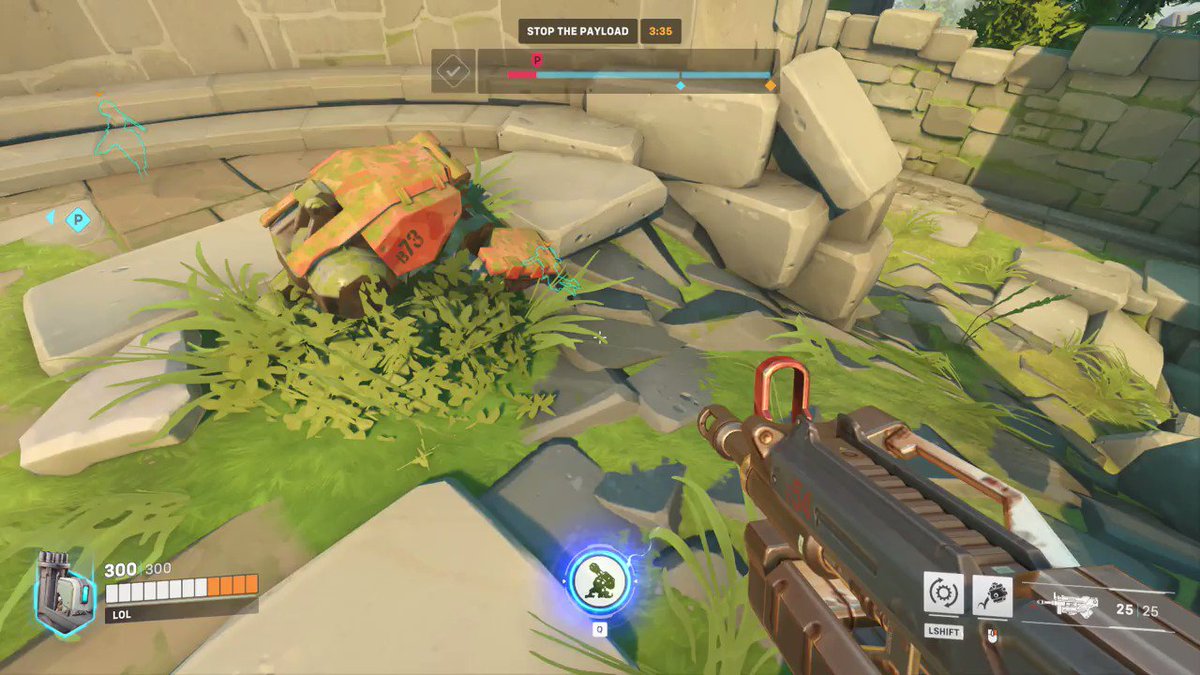Click the assault rifle weapon icon

(1068, 604)
